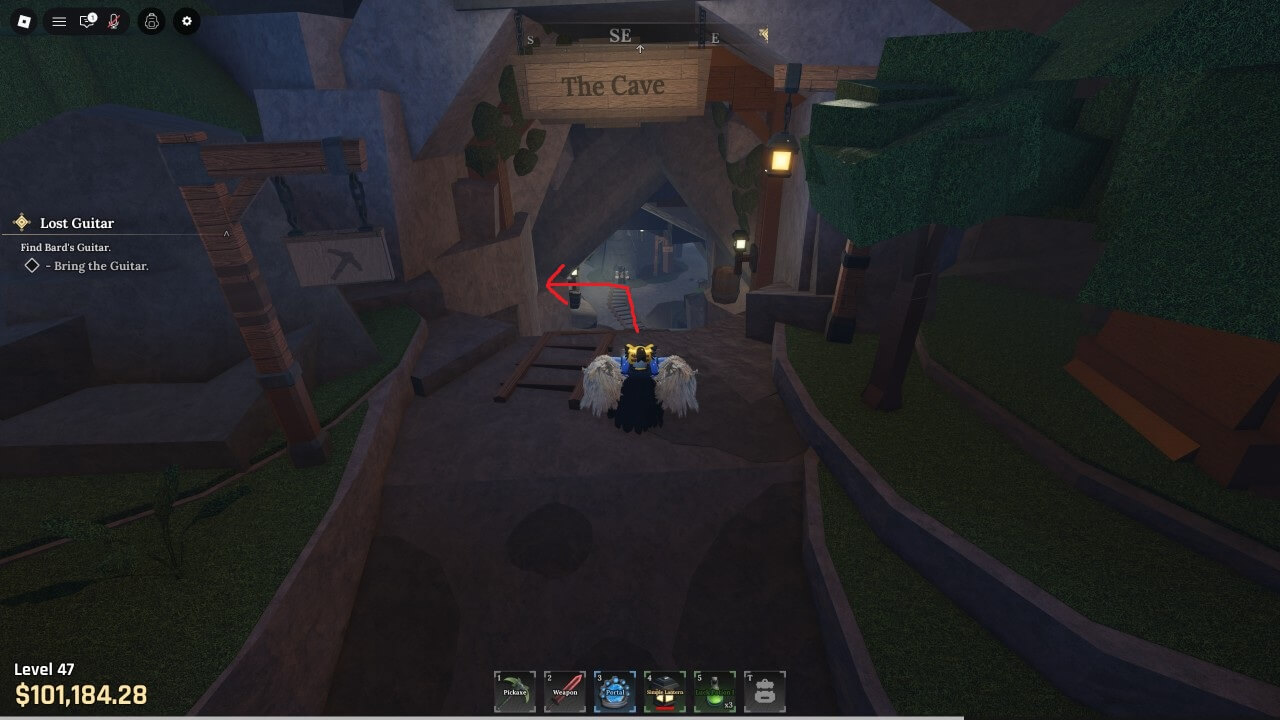This screenshot has width=1280, height=720.
Task: Select the Pickaxe hotbar slot
Action: (x=515, y=691)
